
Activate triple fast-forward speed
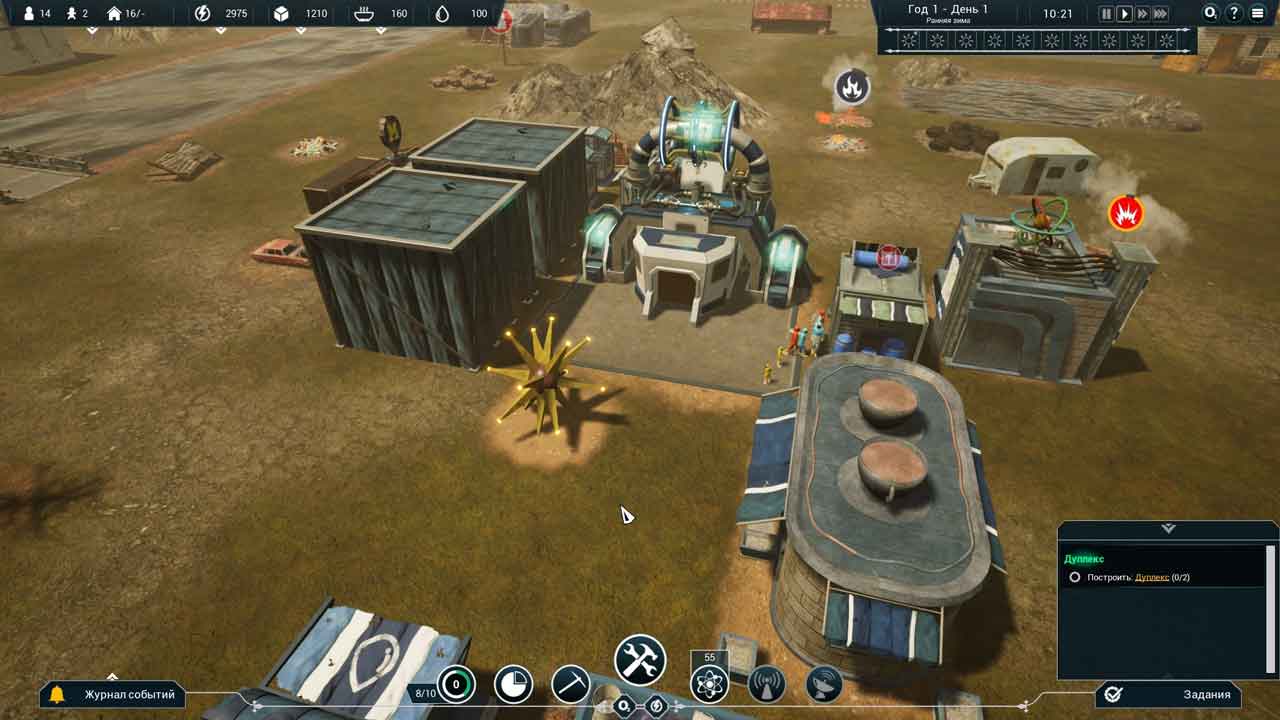coord(1160,14)
